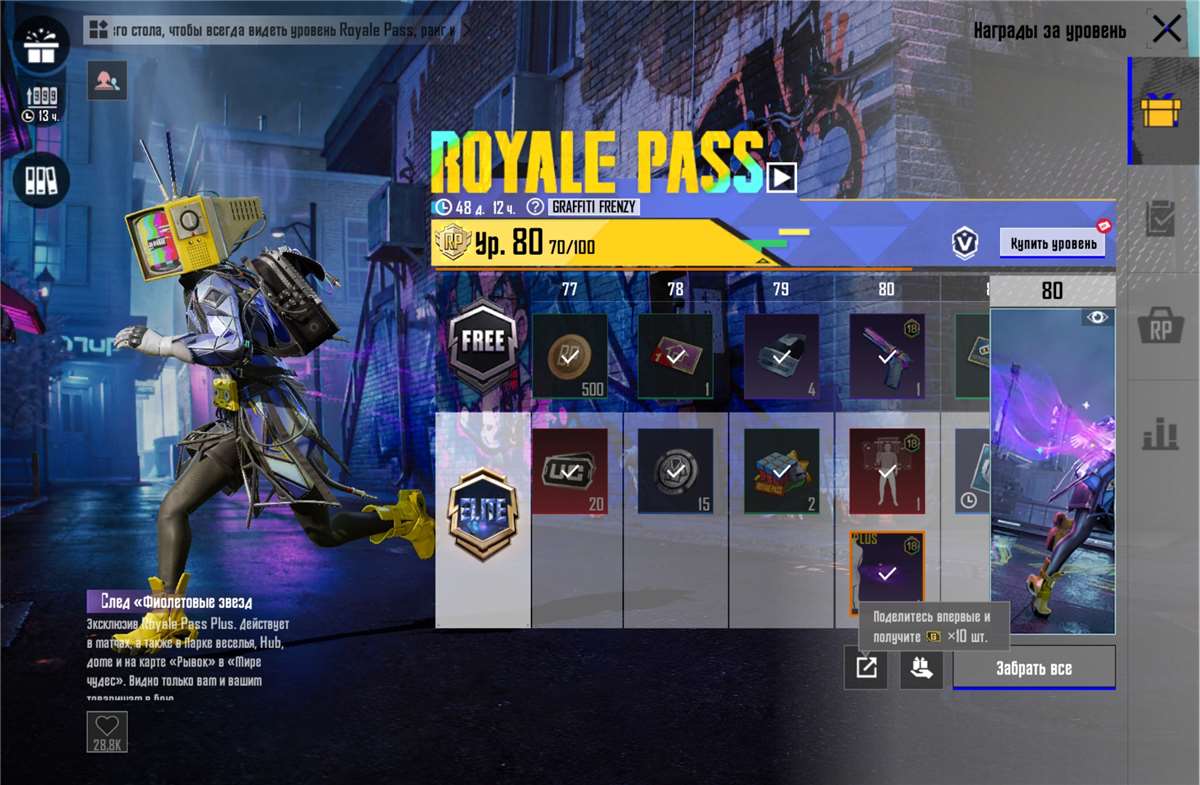Select the level 79 supply crate elite reward

click(781, 471)
